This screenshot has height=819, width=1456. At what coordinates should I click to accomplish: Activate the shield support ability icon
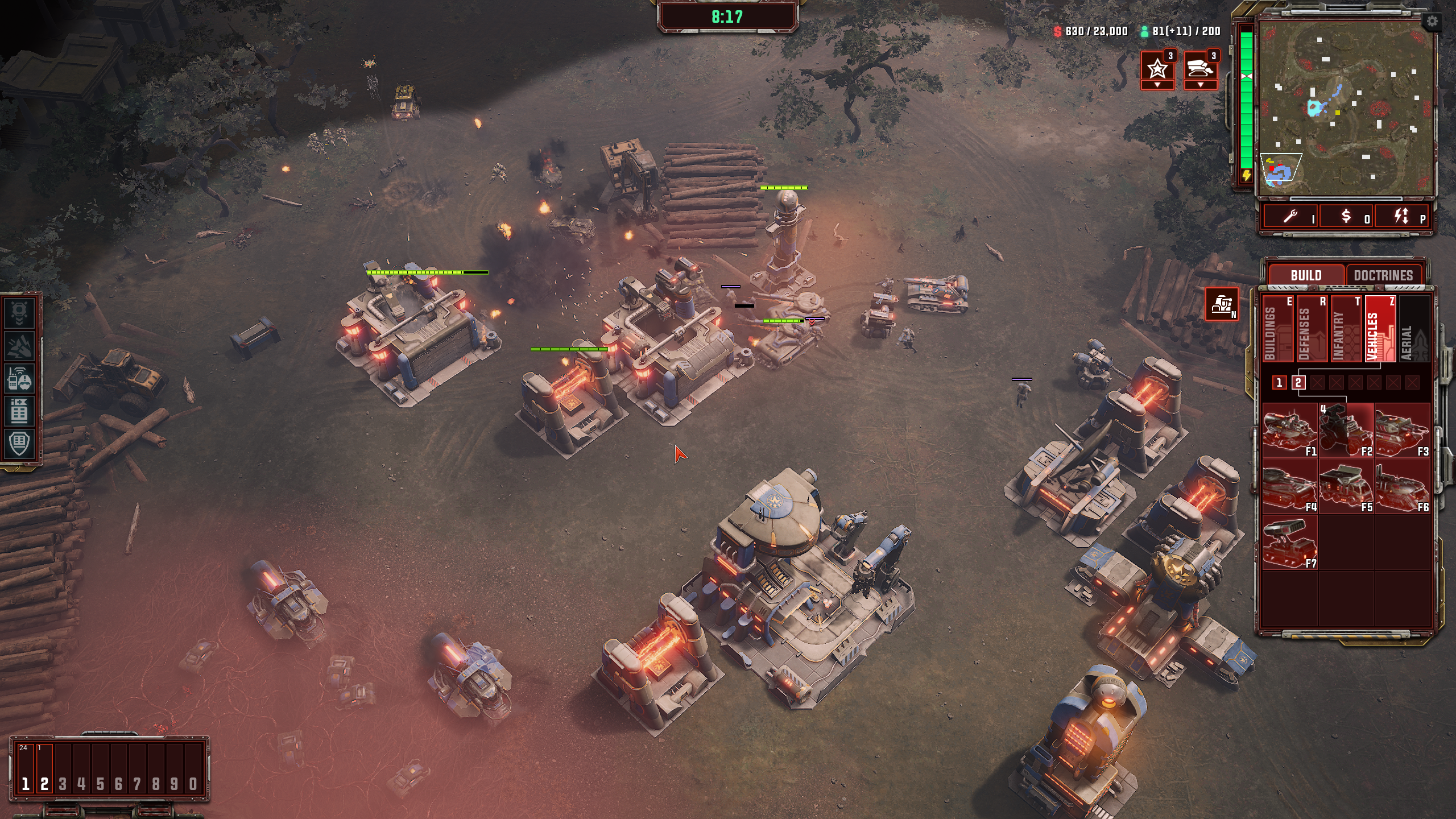(19, 442)
